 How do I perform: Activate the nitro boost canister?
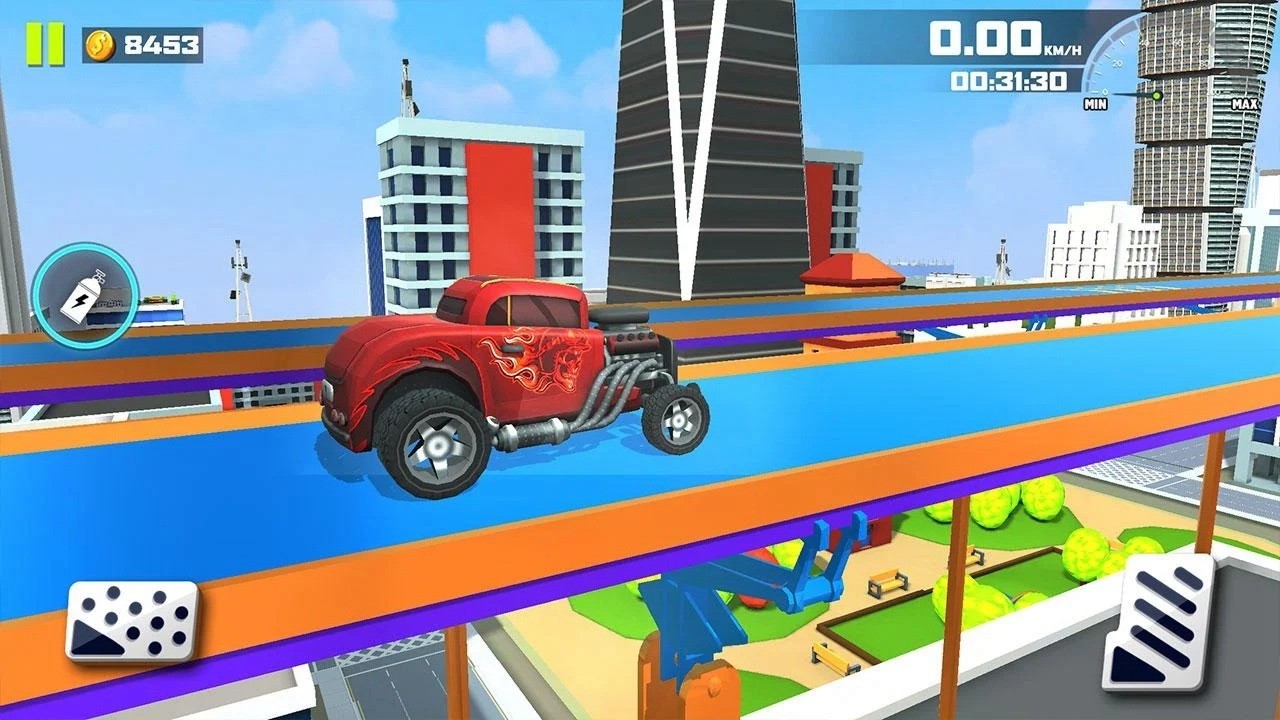click(84, 294)
